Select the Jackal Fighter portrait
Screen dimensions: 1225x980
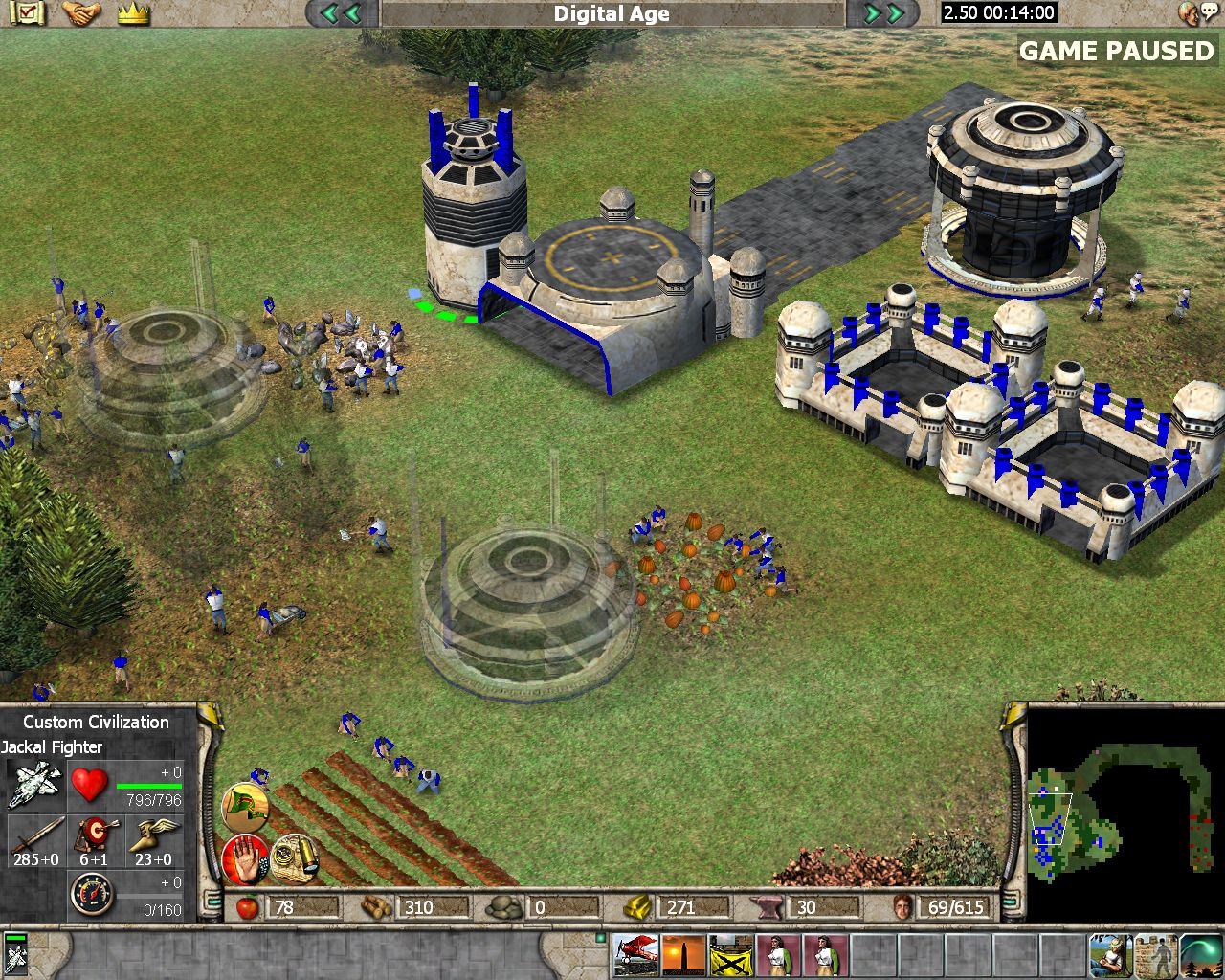(x=34, y=785)
